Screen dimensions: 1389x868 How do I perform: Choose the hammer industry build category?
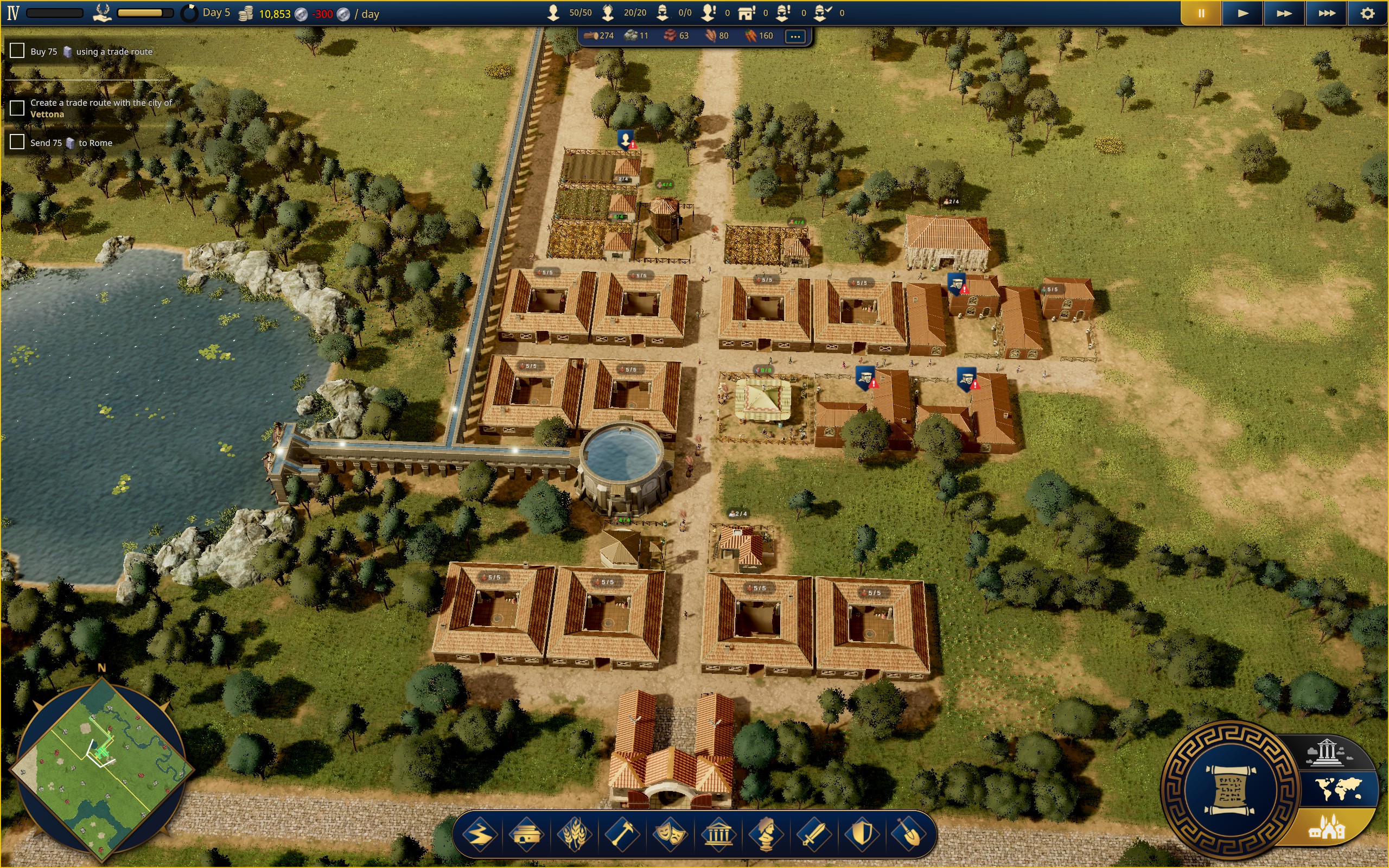pos(622,834)
